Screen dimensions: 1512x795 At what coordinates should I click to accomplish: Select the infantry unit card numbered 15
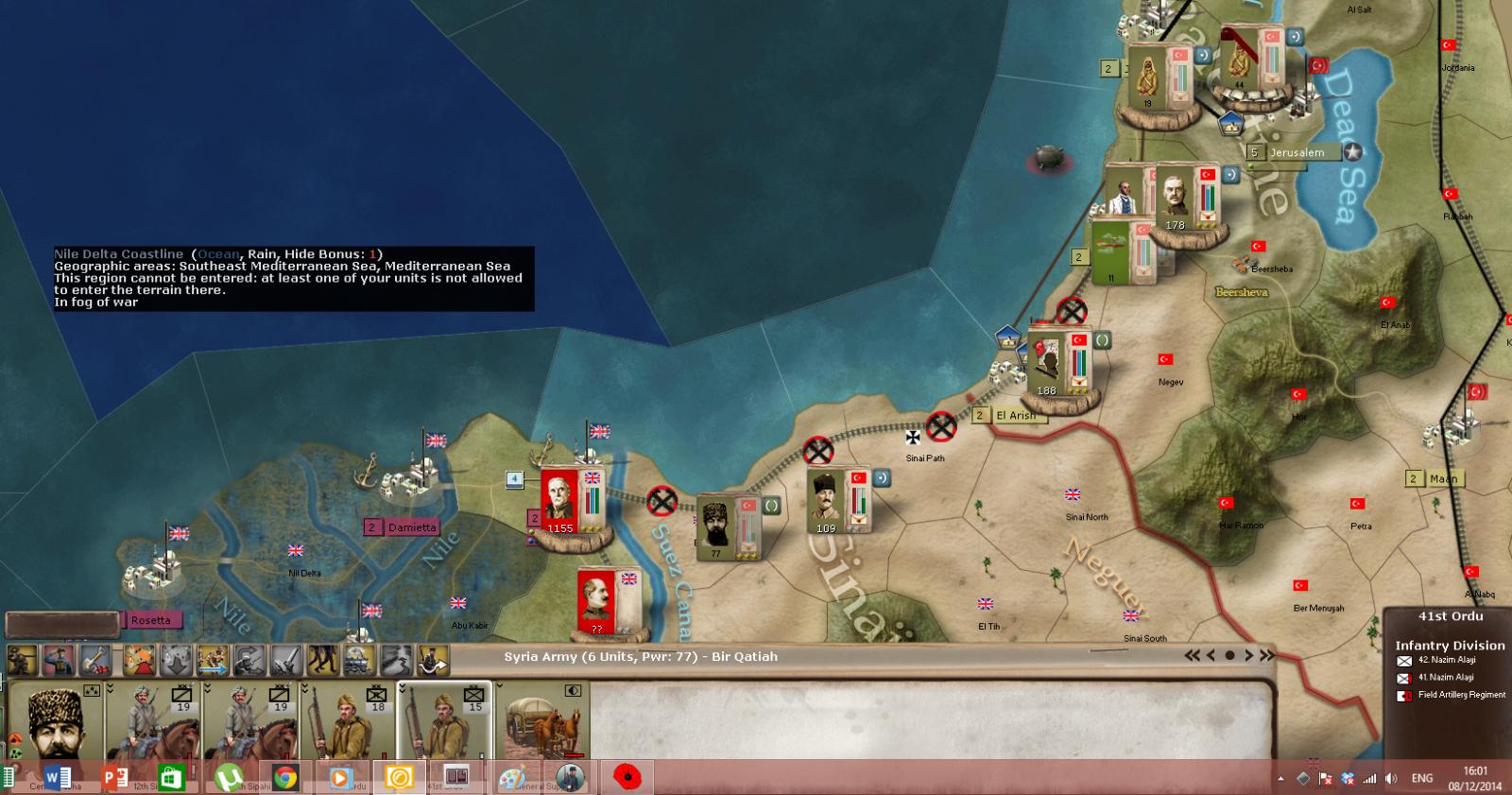pyautogui.click(x=444, y=720)
